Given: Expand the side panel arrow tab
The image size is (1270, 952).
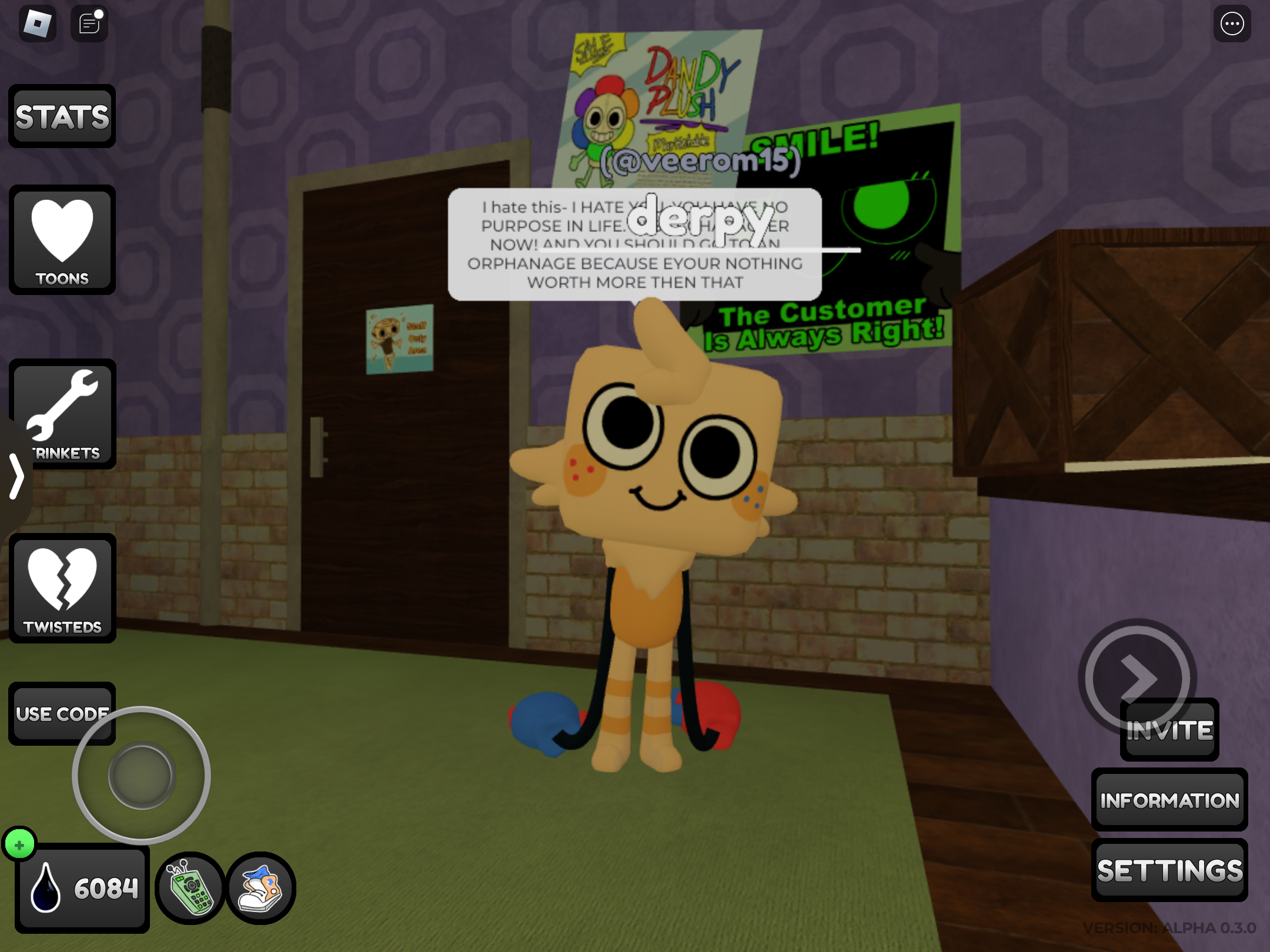Looking at the screenshot, I should pos(16,476).
